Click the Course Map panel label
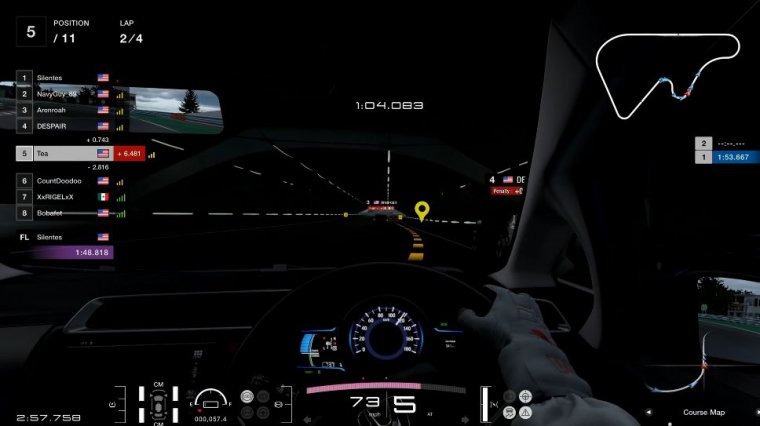Screen dimensions: 760x426 (x=704, y=412)
